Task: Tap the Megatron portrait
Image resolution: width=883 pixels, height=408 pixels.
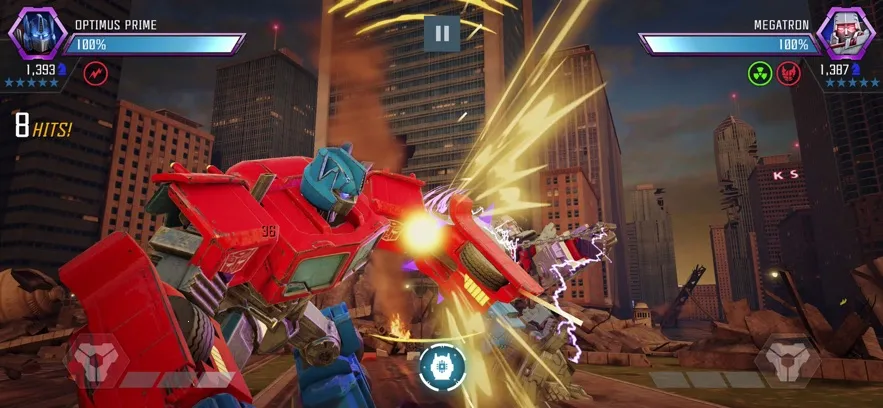Action: click(x=843, y=33)
